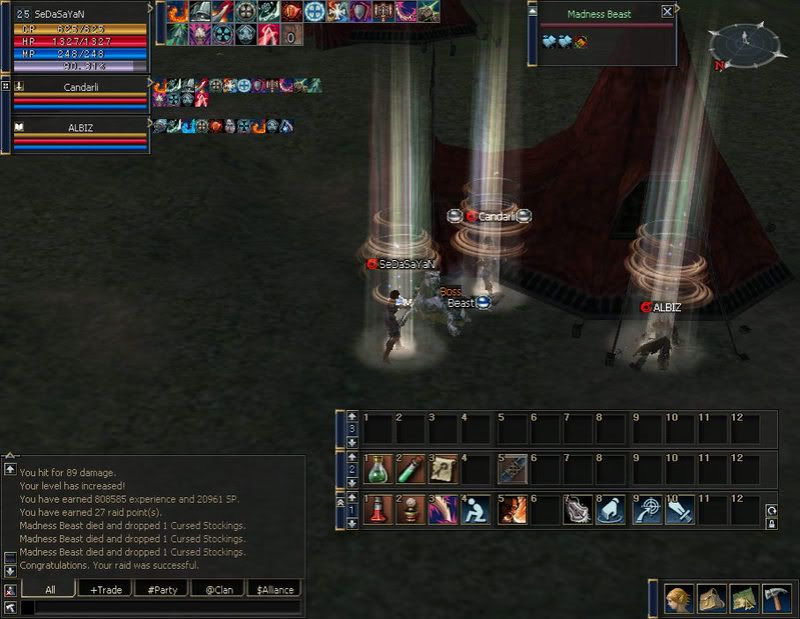800x619 pixels.
Task: Click the chat message input field
Action: 160,607
